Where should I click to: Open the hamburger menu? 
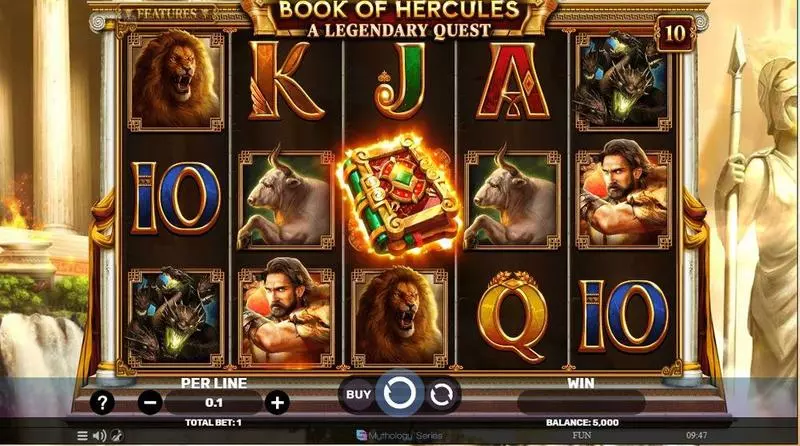click(x=83, y=436)
